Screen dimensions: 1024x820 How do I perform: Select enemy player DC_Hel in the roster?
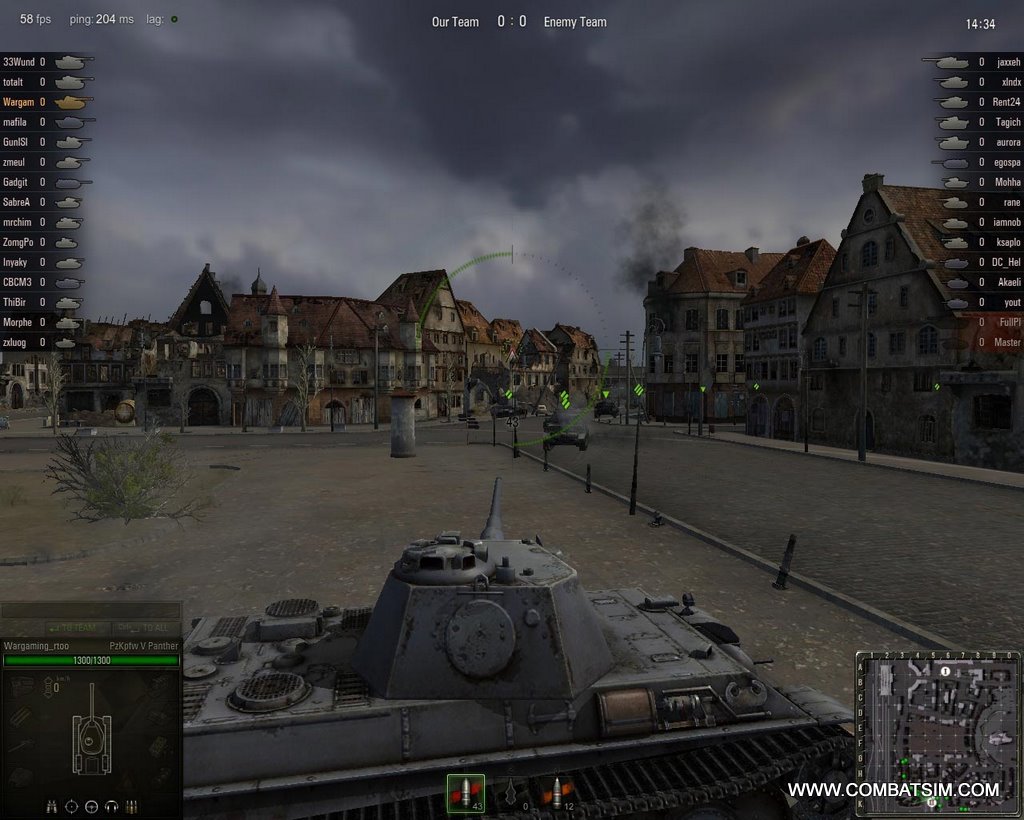click(x=1005, y=262)
